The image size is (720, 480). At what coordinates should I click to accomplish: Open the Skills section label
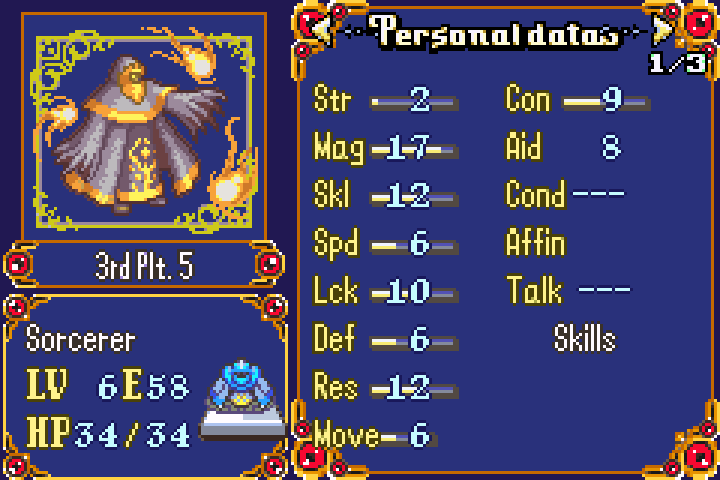585,339
